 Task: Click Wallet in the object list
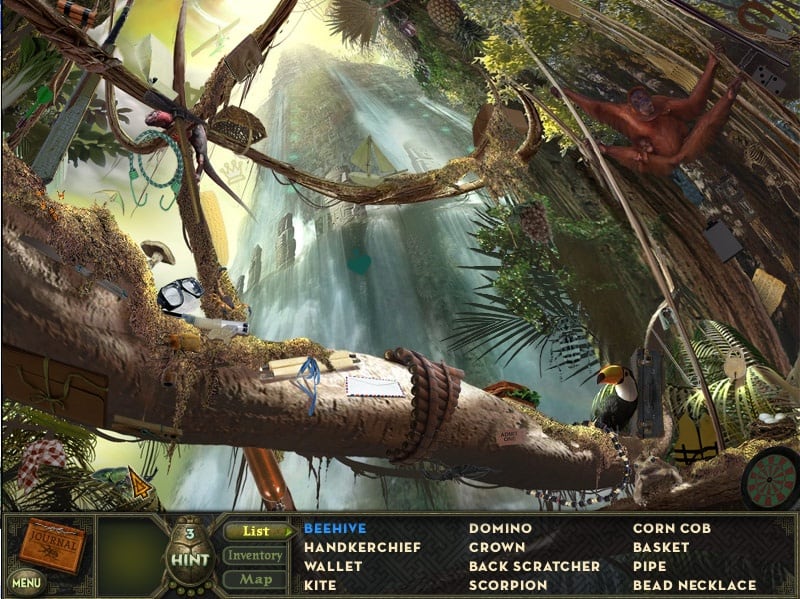coord(333,566)
